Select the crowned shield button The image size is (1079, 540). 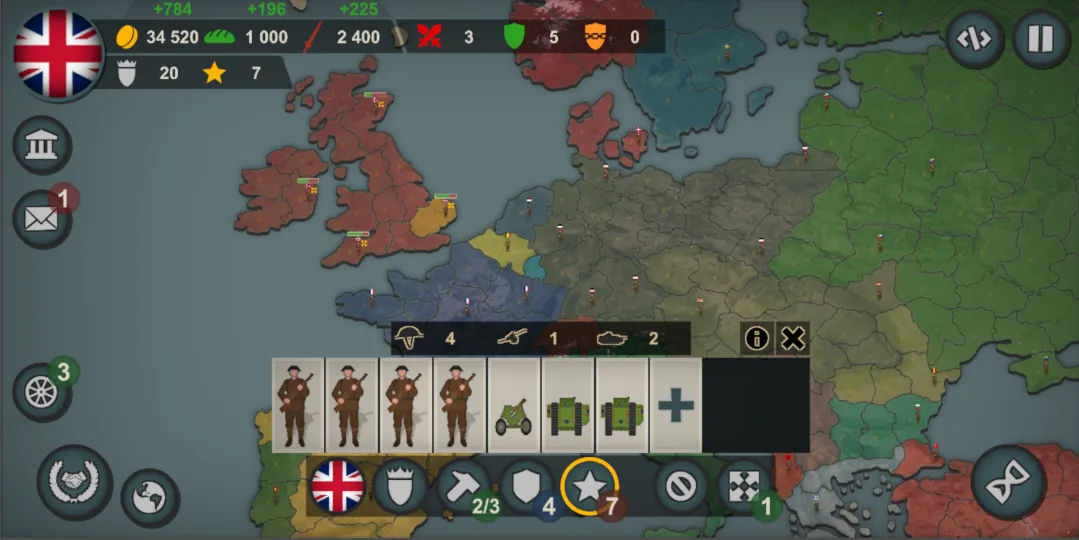coord(400,487)
